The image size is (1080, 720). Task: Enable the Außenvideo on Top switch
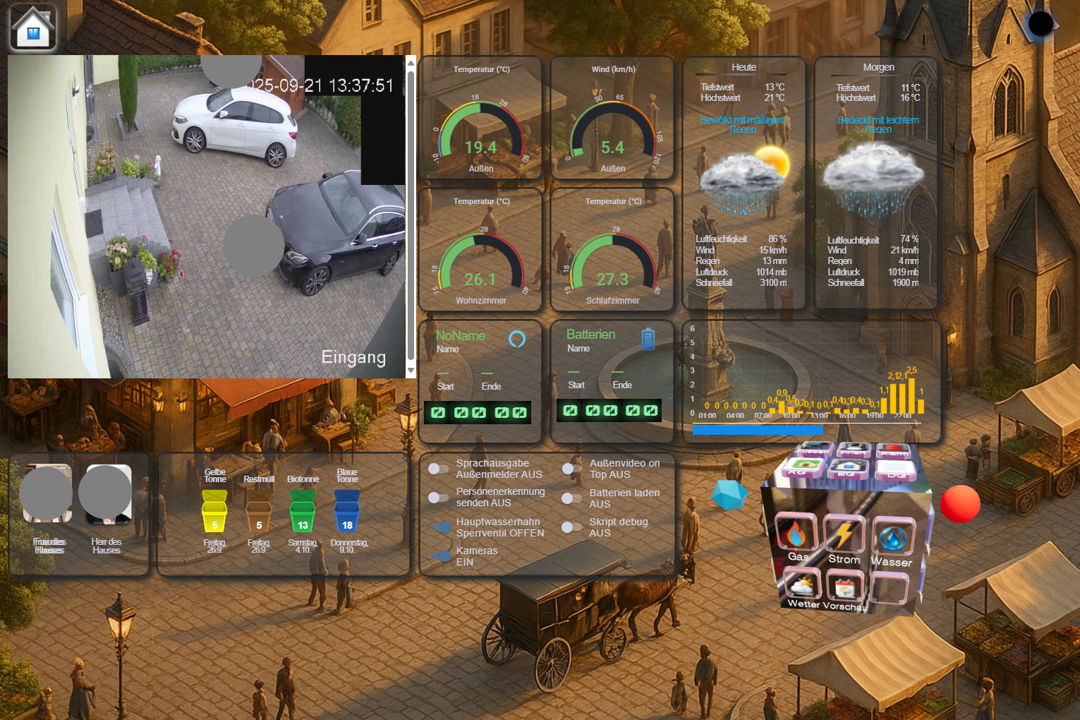click(x=571, y=468)
